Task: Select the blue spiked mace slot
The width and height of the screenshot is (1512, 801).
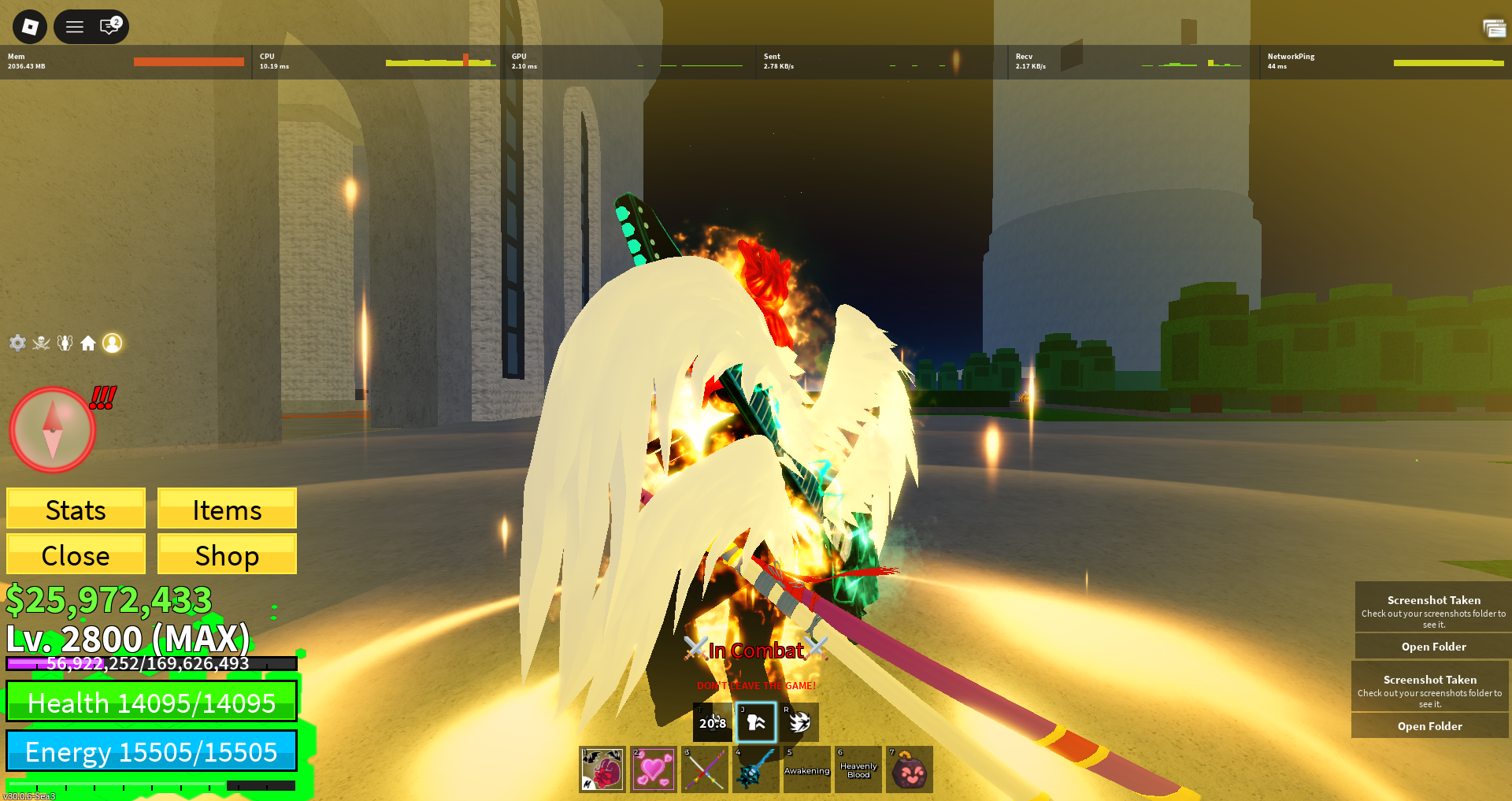Action: pyautogui.click(x=756, y=769)
